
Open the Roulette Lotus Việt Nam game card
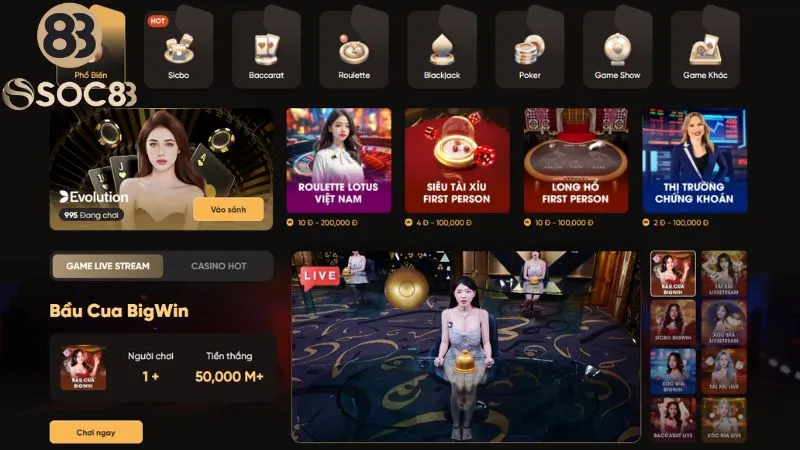pos(338,160)
